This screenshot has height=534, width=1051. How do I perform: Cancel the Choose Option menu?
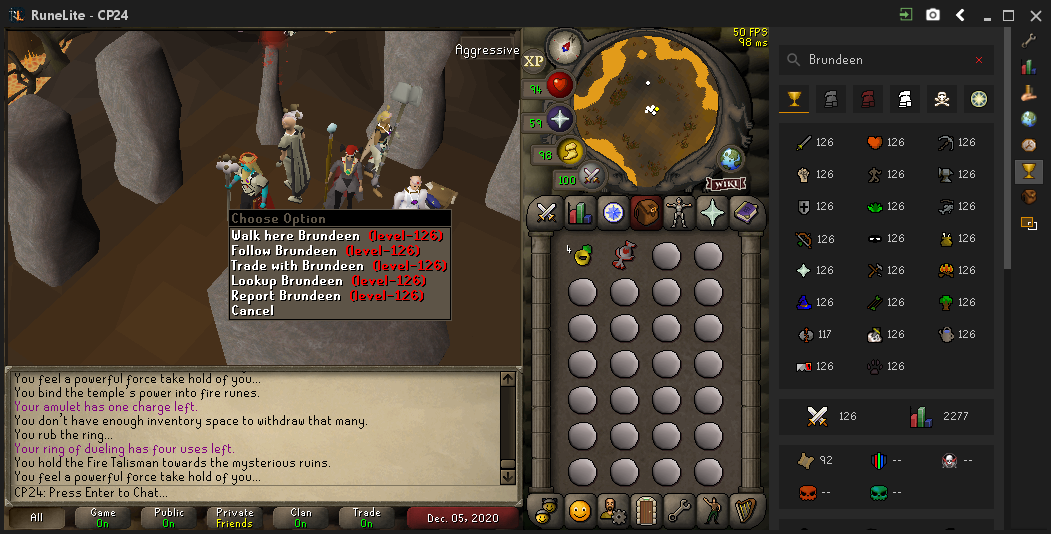click(252, 311)
